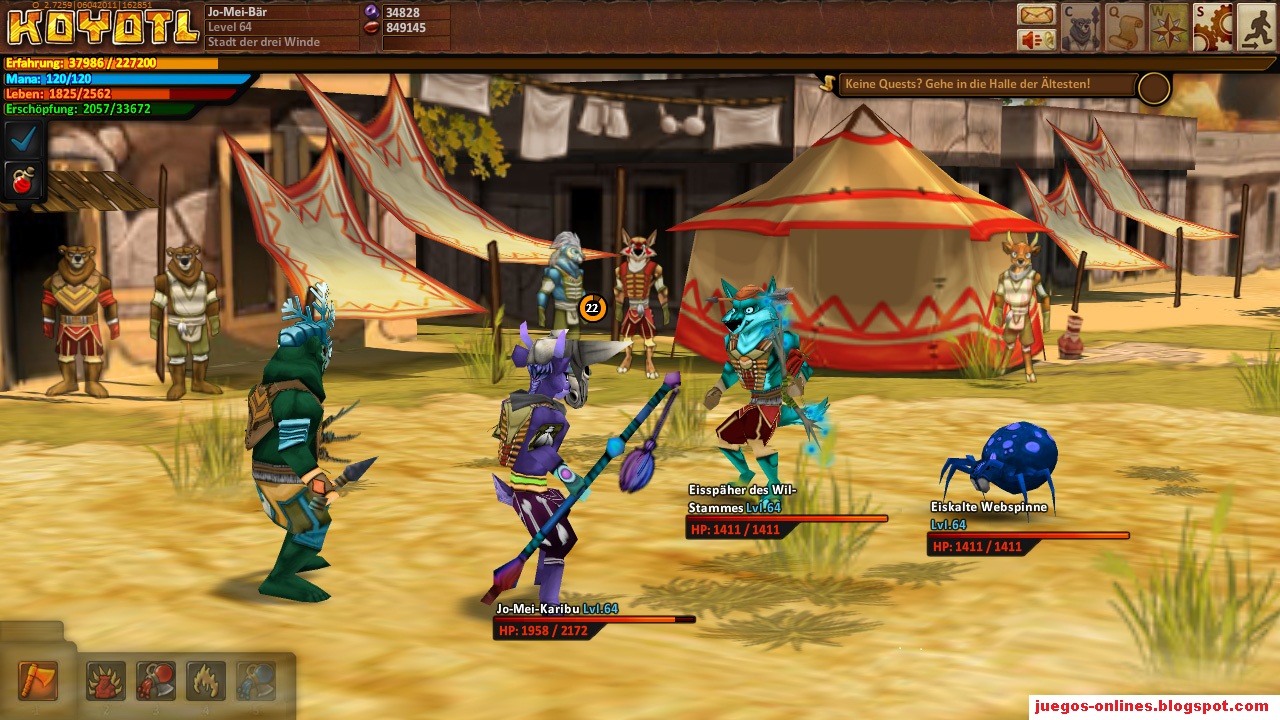Image resolution: width=1280 pixels, height=720 pixels.
Task: Toggle the blue checkmark button on the left
Action: tap(21, 138)
